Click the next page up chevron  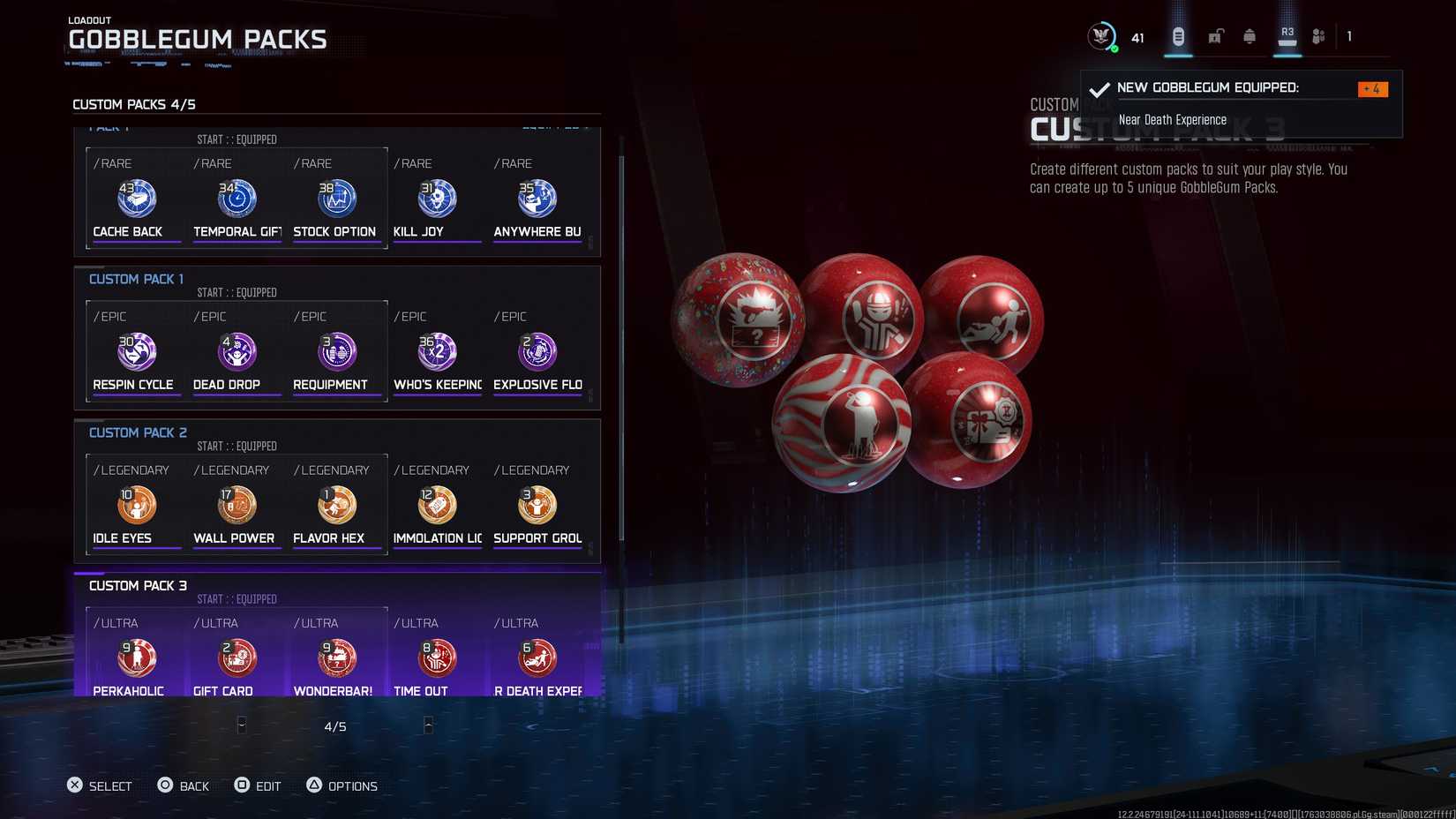pyautogui.click(x=429, y=725)
